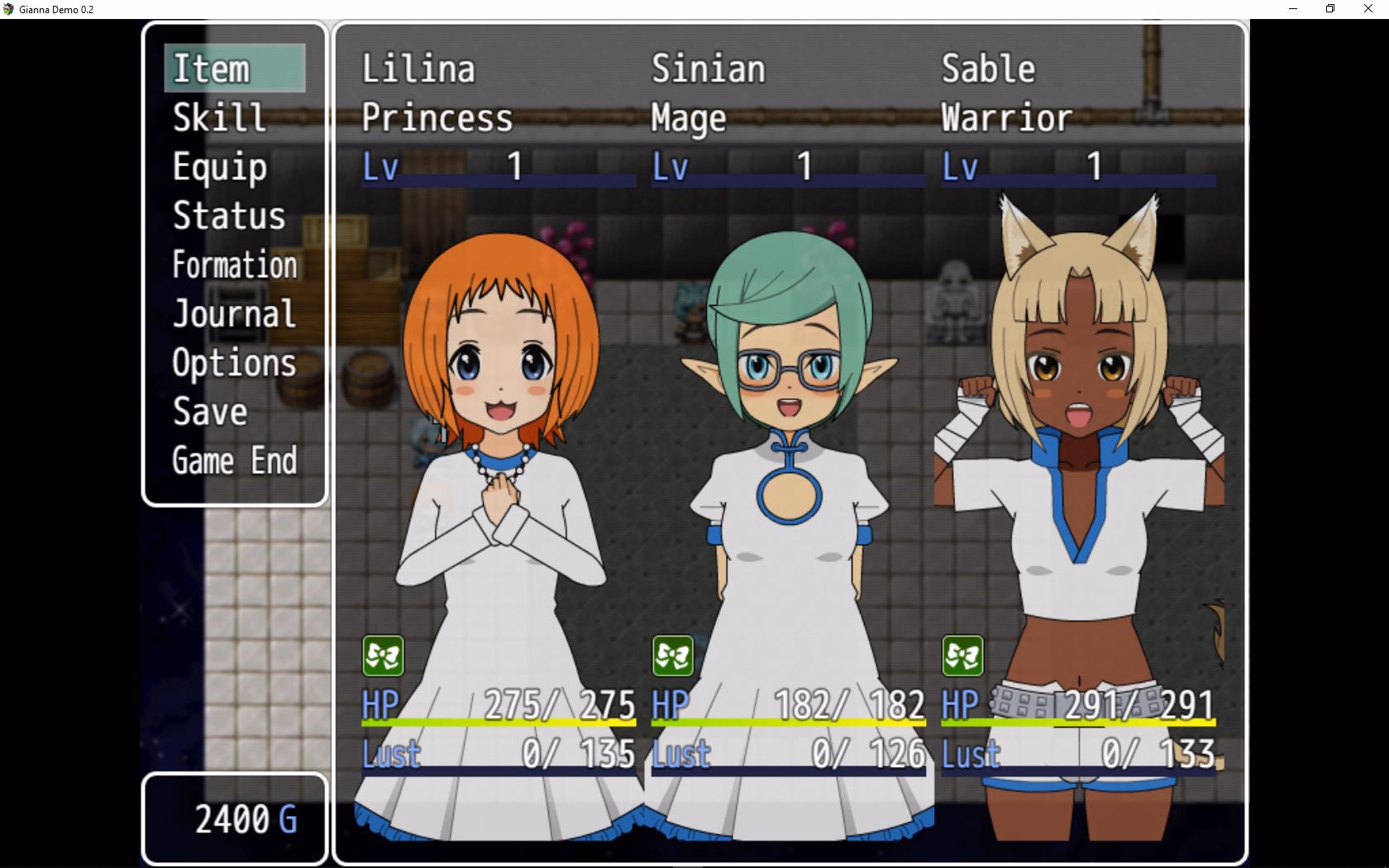Show the Status screen
The width and height of the screenshot is (1389, 868).
[x=235, y=216]
